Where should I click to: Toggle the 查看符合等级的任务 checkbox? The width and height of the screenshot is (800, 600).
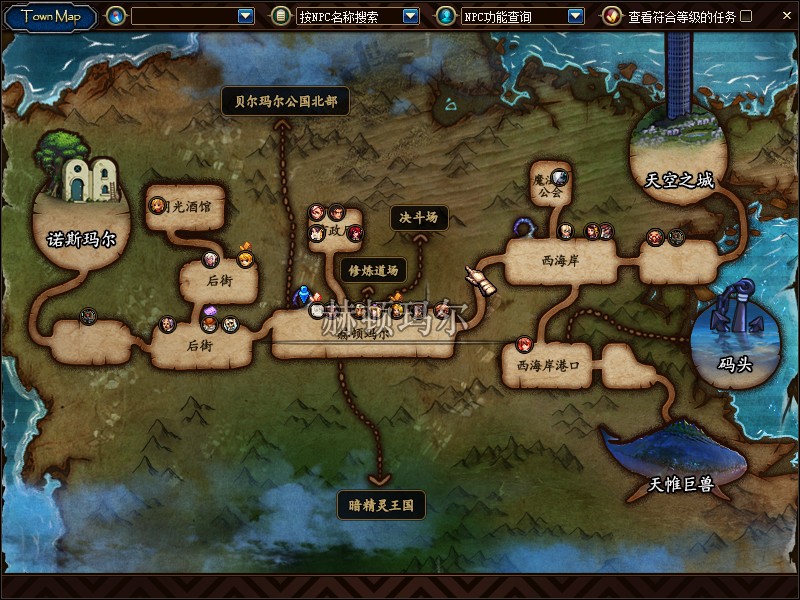[x=746, y=16]
